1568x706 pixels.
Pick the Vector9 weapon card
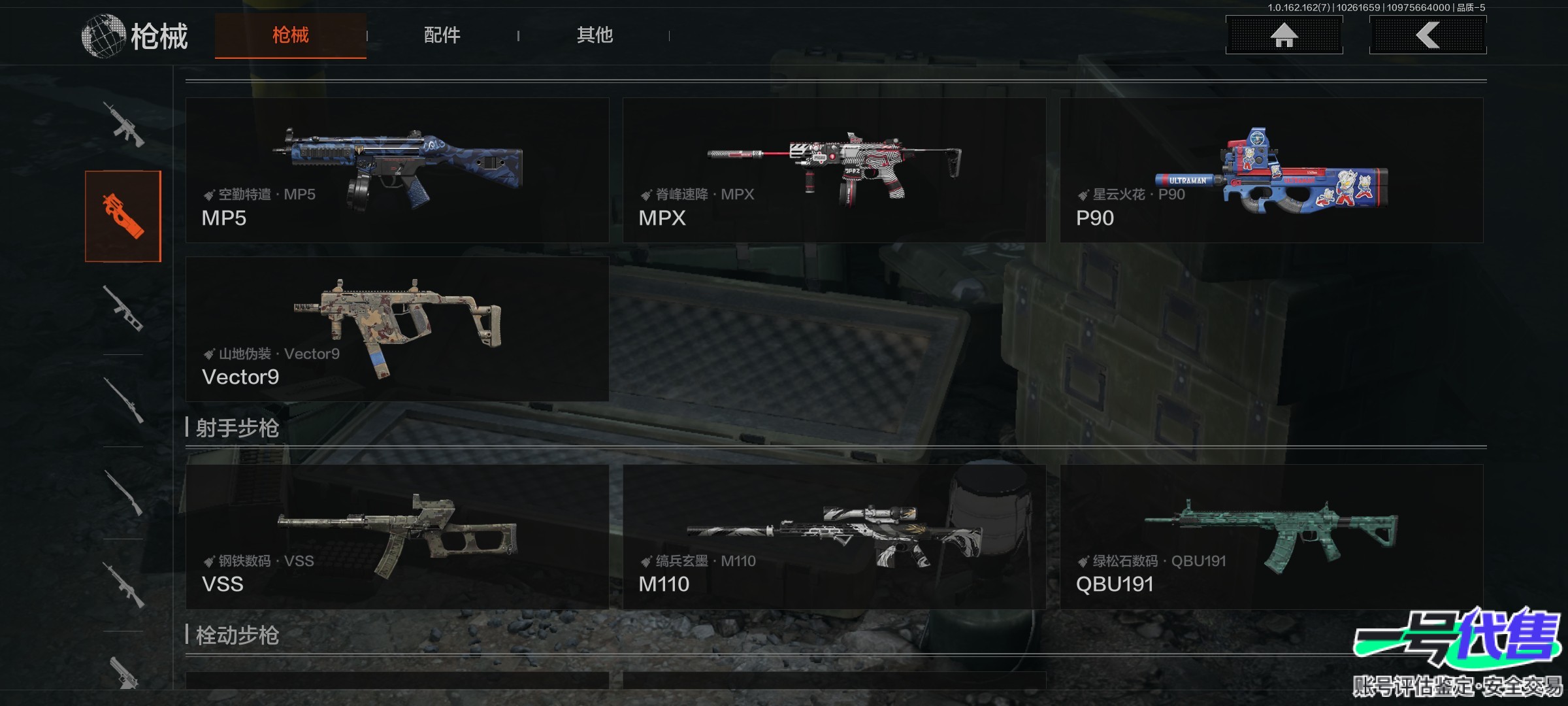coord(397,329)
